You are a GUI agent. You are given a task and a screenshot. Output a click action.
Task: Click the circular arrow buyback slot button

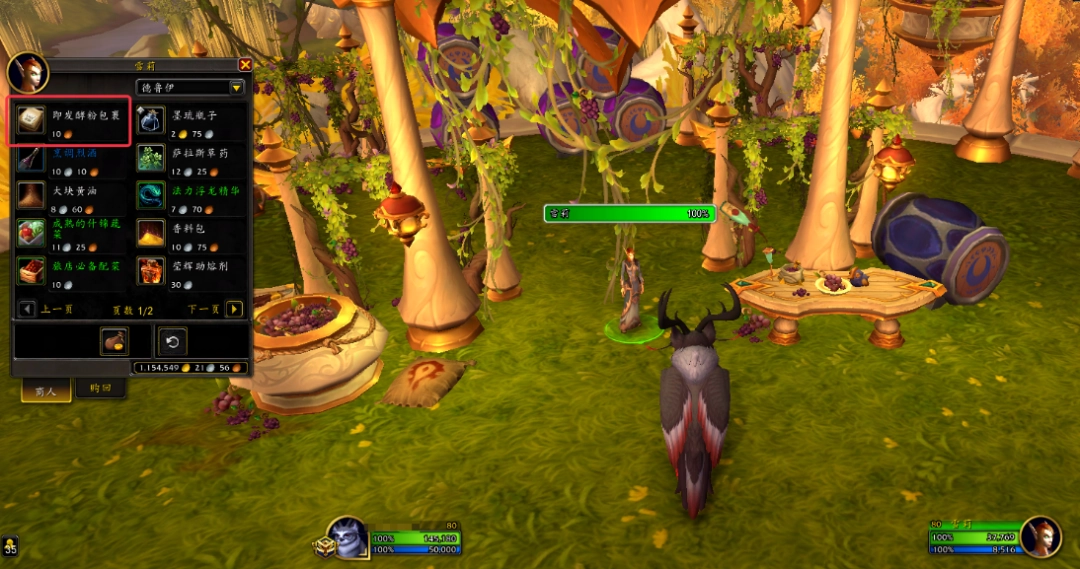(172, 342)
